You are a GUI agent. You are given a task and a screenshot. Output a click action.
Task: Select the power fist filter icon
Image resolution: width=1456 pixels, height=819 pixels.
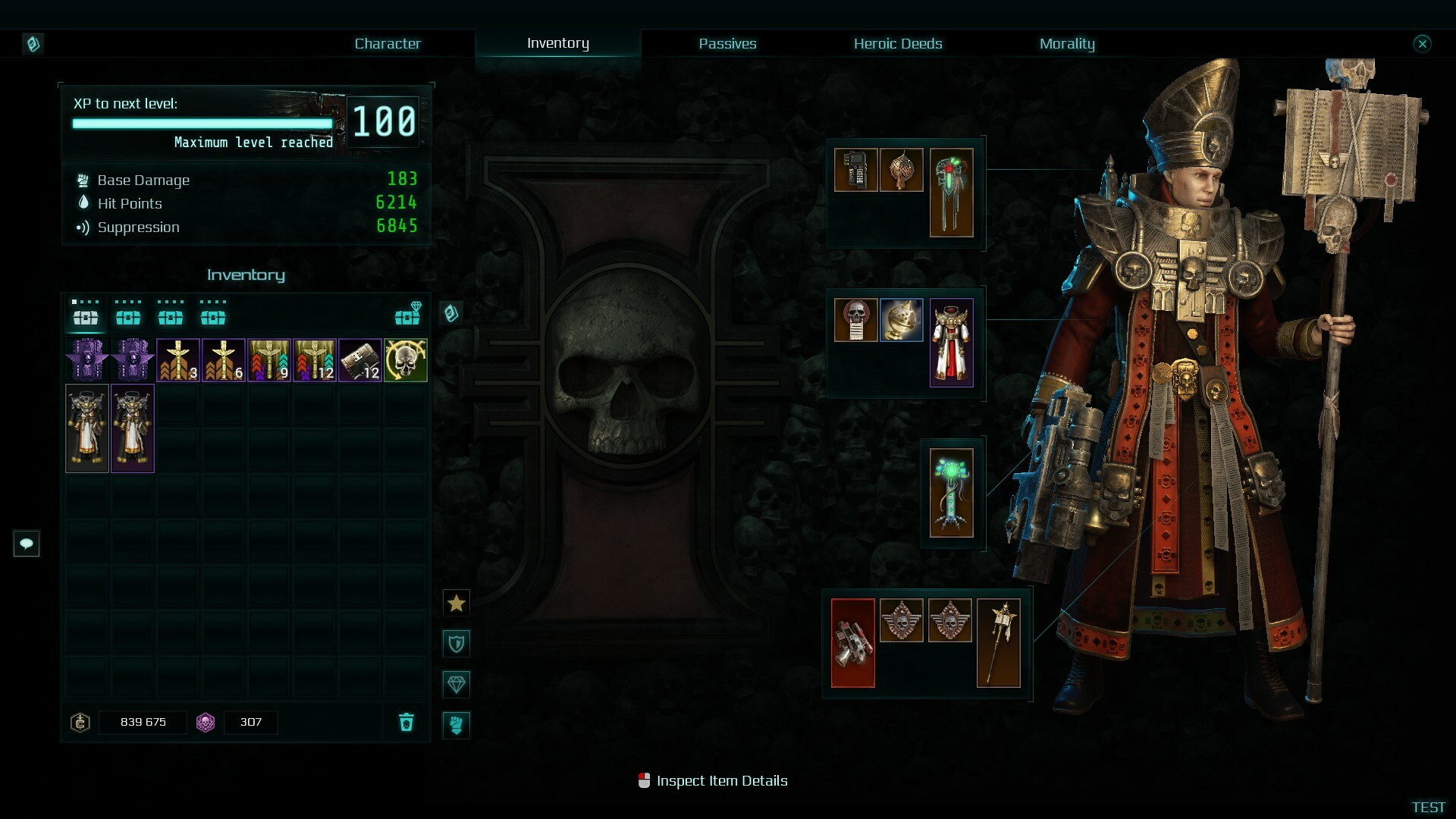457,725
